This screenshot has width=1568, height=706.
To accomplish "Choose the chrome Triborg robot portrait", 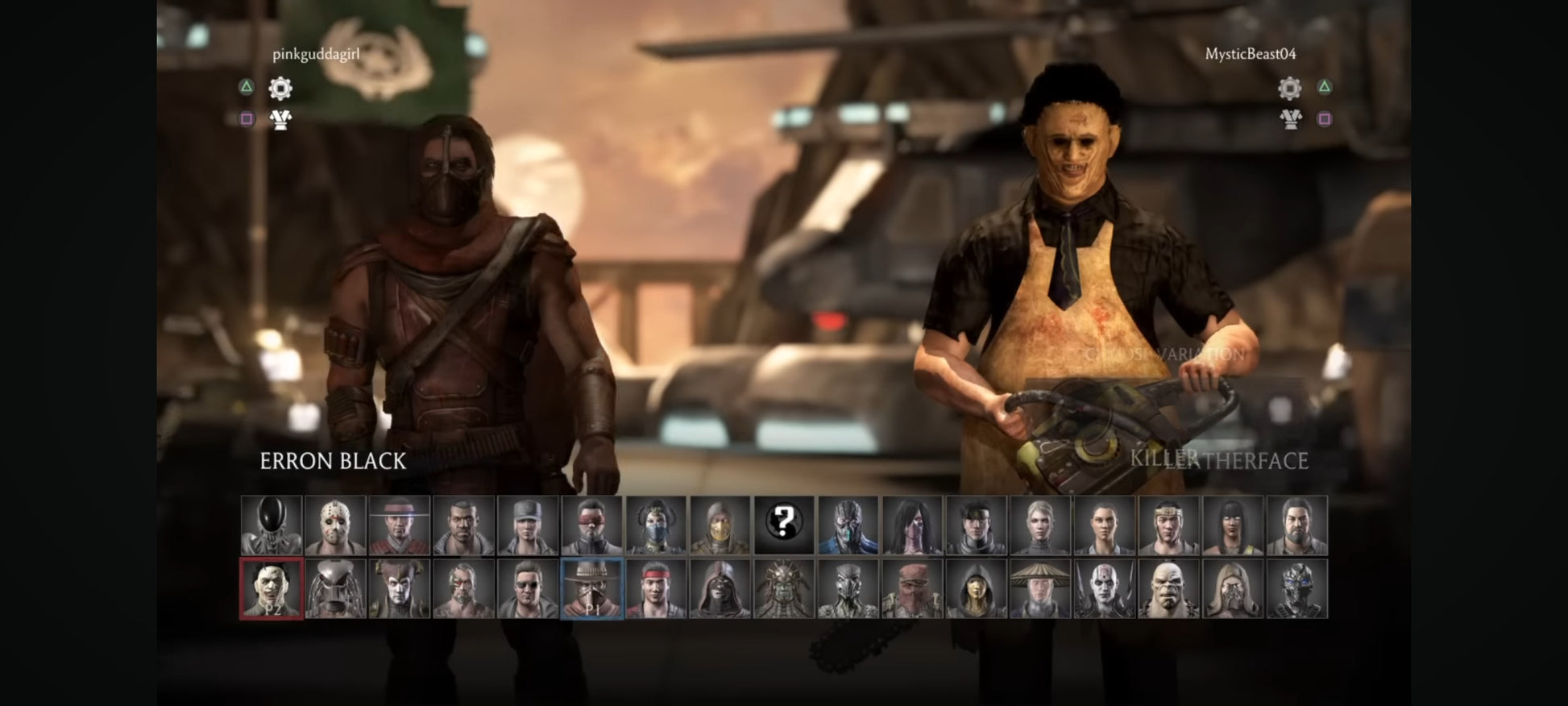I will pos(1296,589).
